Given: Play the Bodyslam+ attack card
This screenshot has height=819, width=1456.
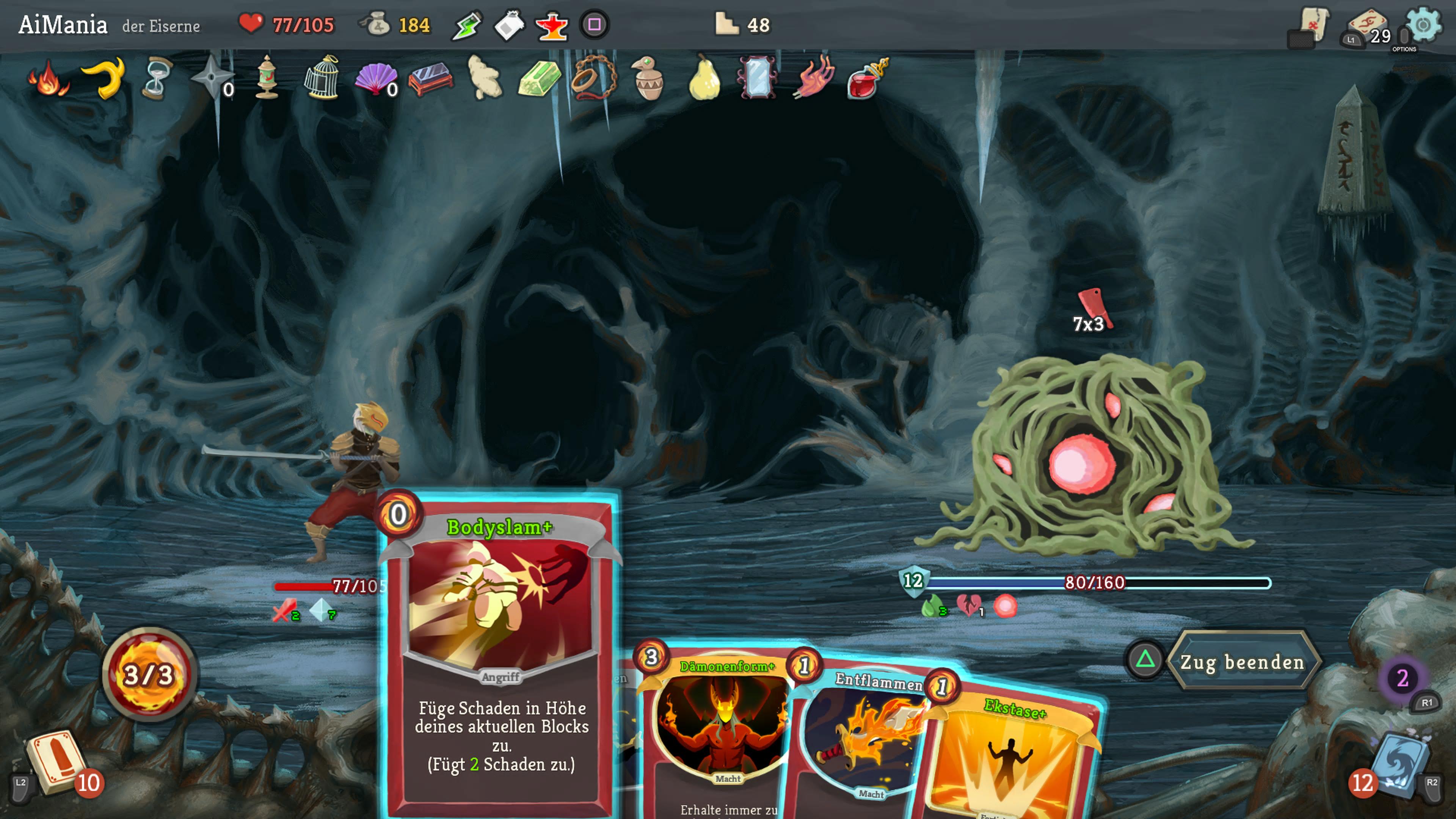Looking at the screenshot, I should click(500, 650).
